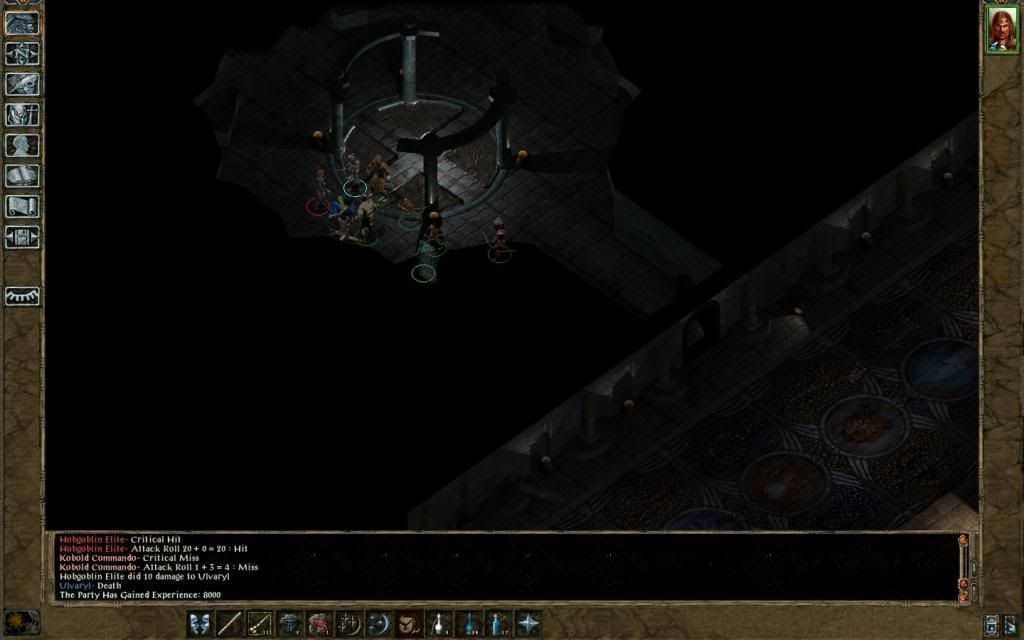Viewport: 1024px width, 640px height.
Task: Activate the talk masks icon
Action: point(199,624)
